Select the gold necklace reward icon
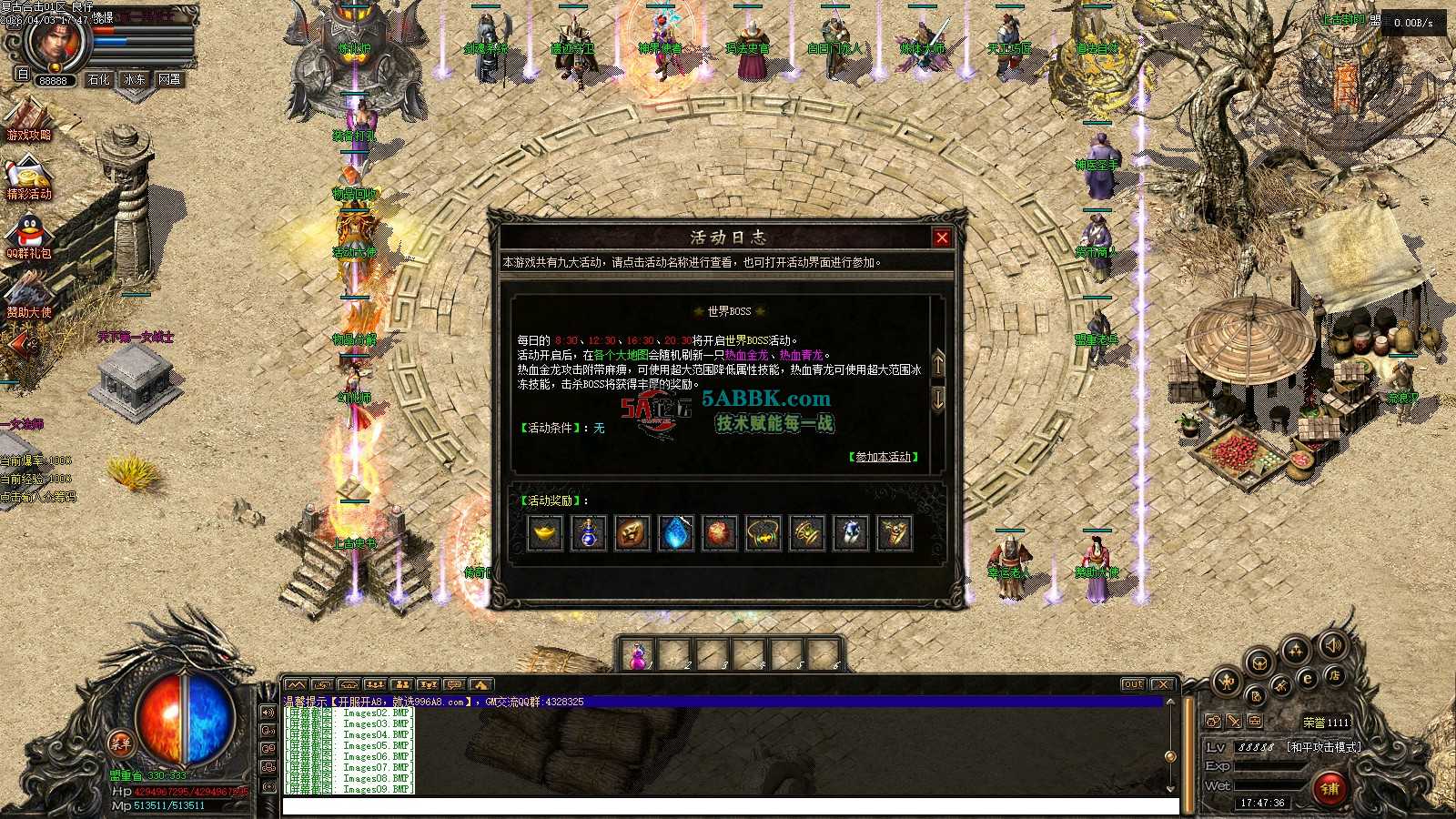Viewport: 1456px width, 819px height. pos(763,533)
